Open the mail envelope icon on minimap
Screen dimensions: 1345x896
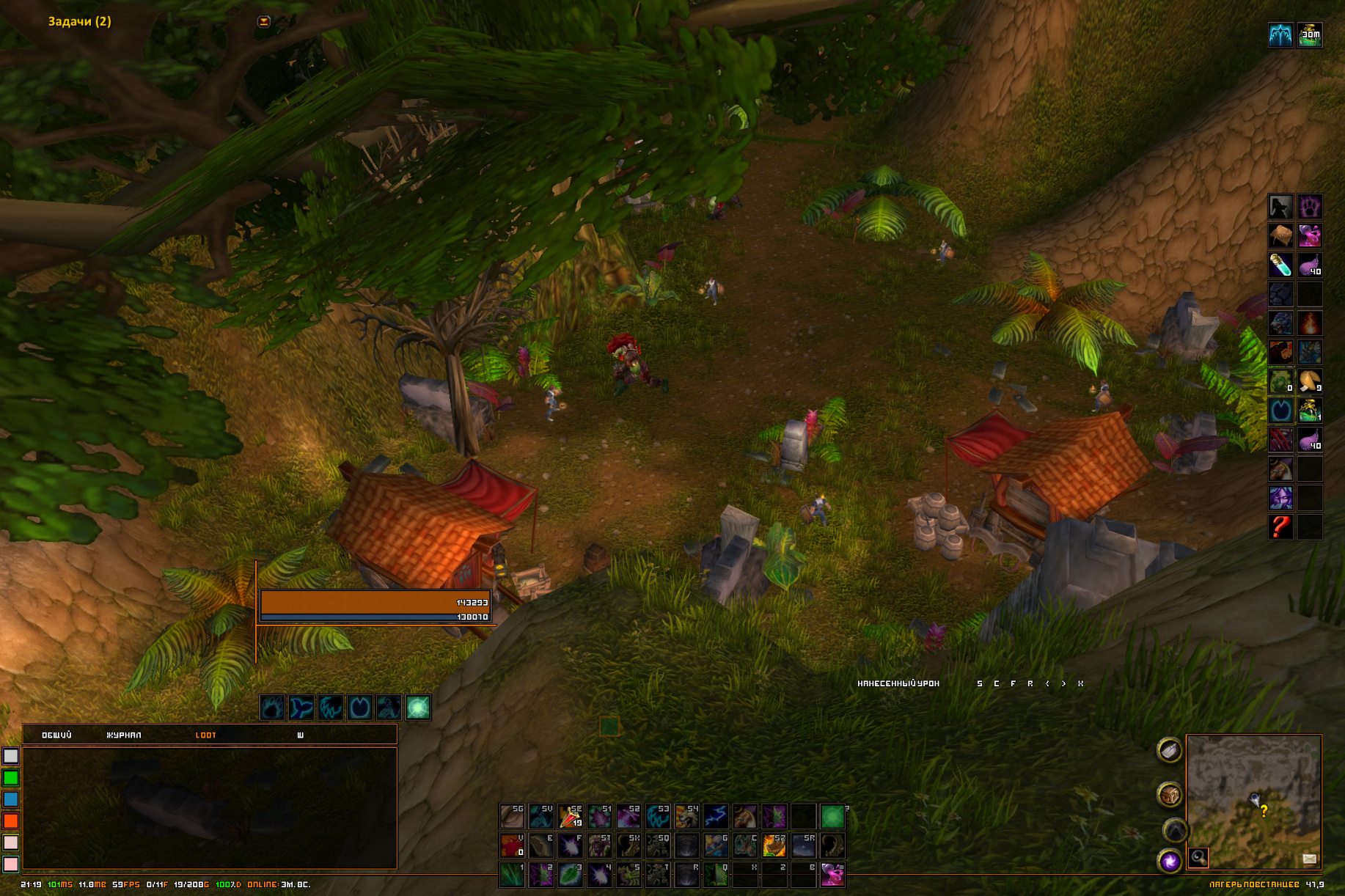(1309, 859)
